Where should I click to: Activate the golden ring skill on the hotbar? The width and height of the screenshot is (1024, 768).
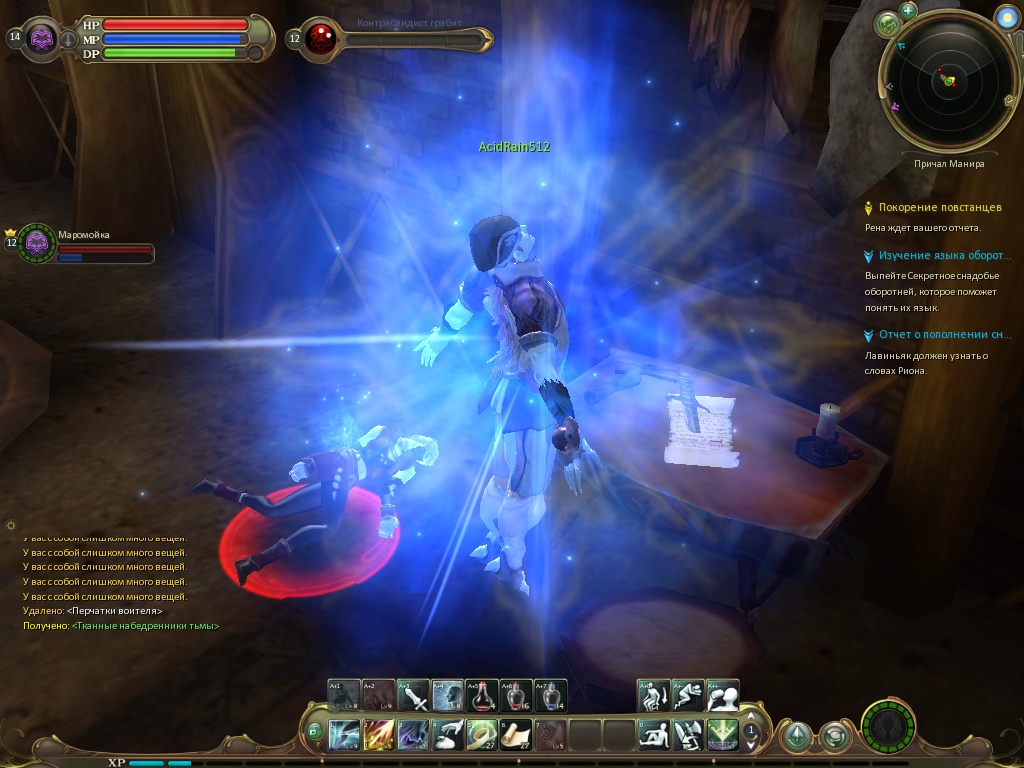[x=481, y=735]
